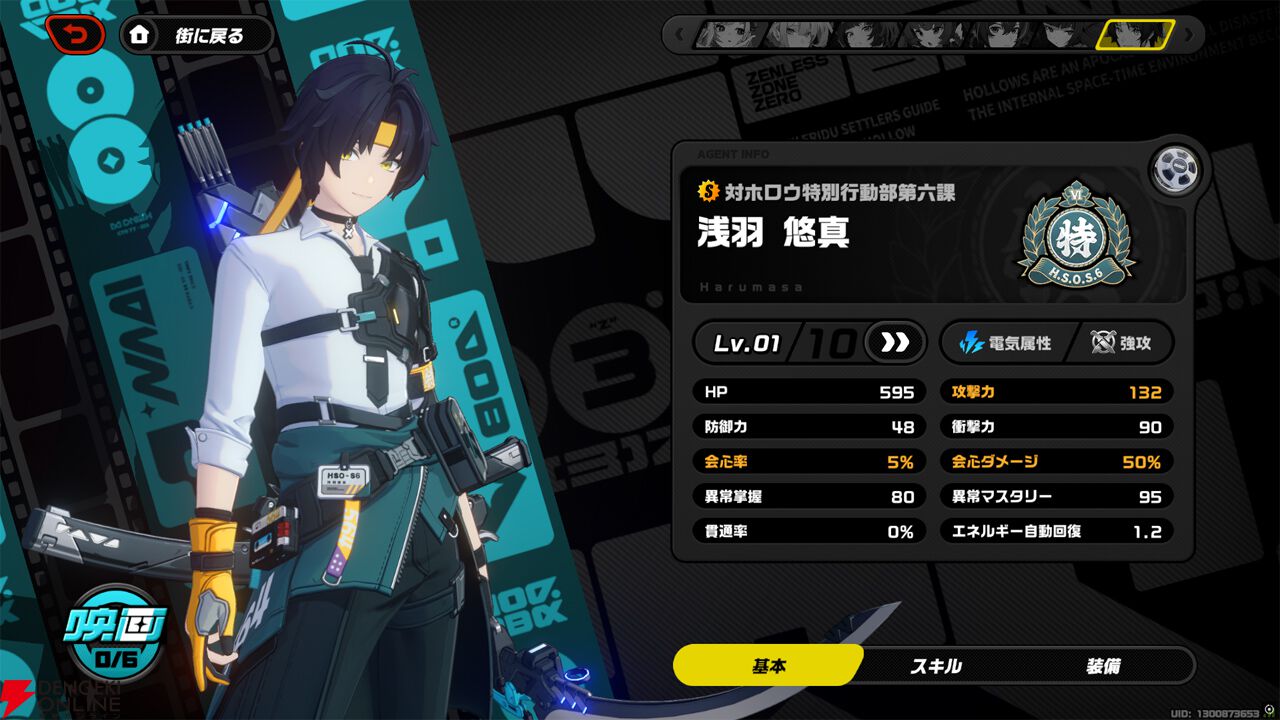Return to town with 街に戻る button
Viewport: 1280px width, 720px height.
tap(197, 36)
